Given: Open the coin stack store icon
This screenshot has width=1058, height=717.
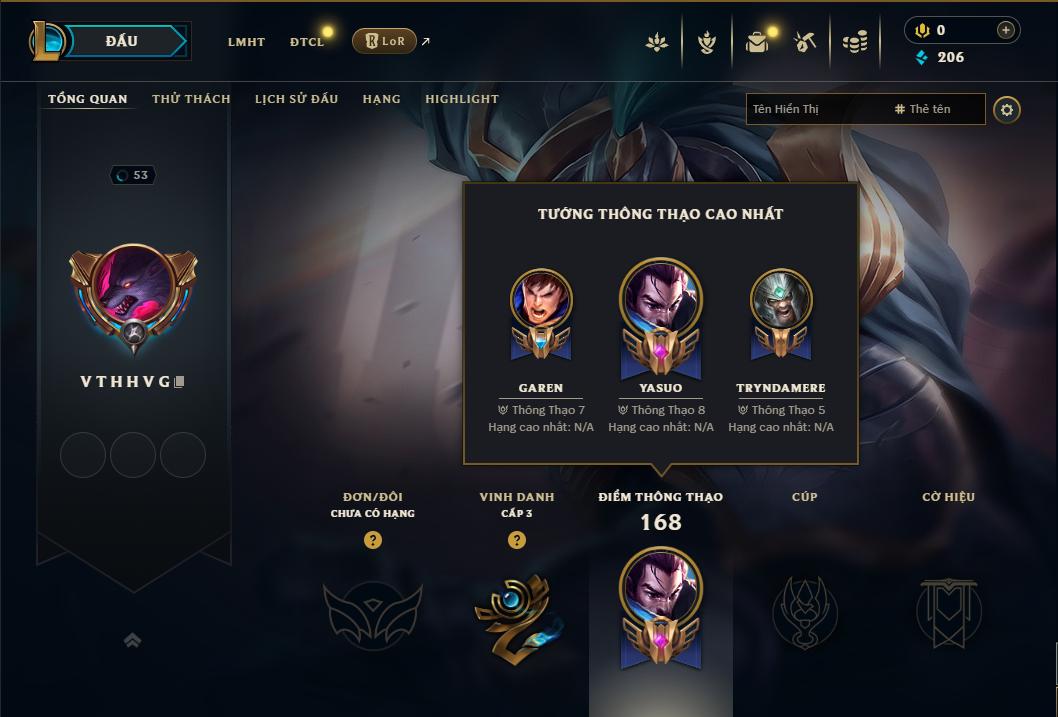Looking at the screenshot, I should [x=854, y=42].
